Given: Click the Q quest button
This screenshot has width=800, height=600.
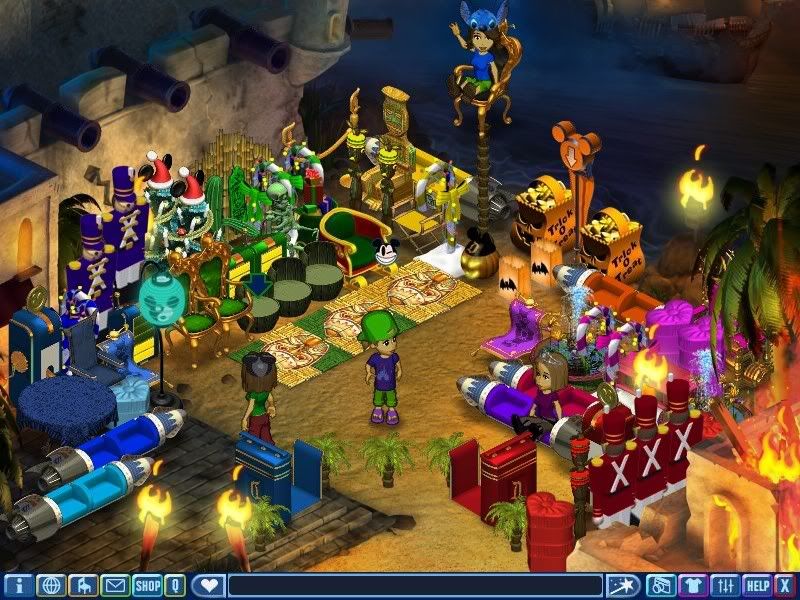Looking at the screenshot, I should pos(175,585).
